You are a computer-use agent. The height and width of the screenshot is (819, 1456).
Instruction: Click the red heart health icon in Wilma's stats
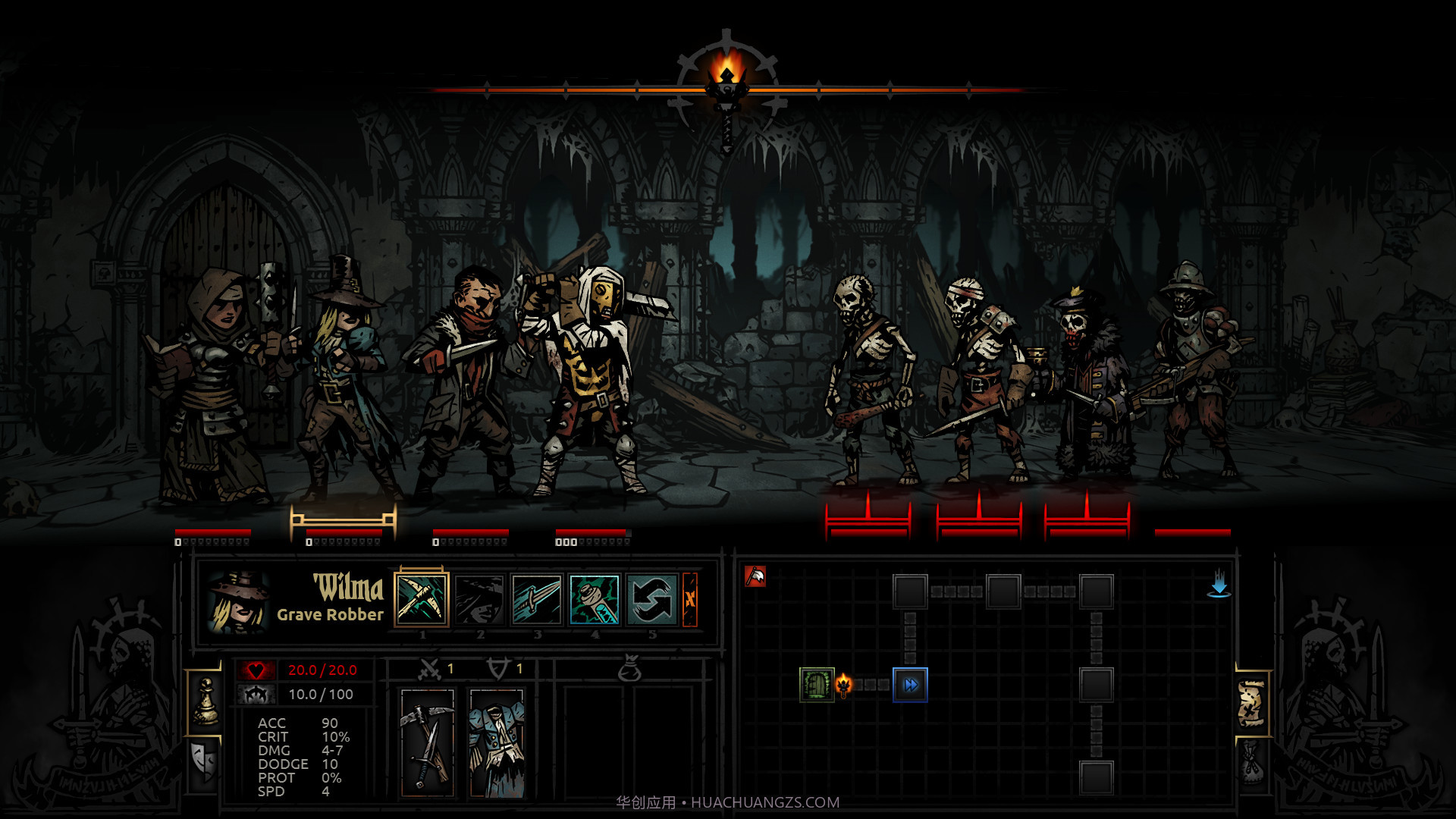click(258, 670)
